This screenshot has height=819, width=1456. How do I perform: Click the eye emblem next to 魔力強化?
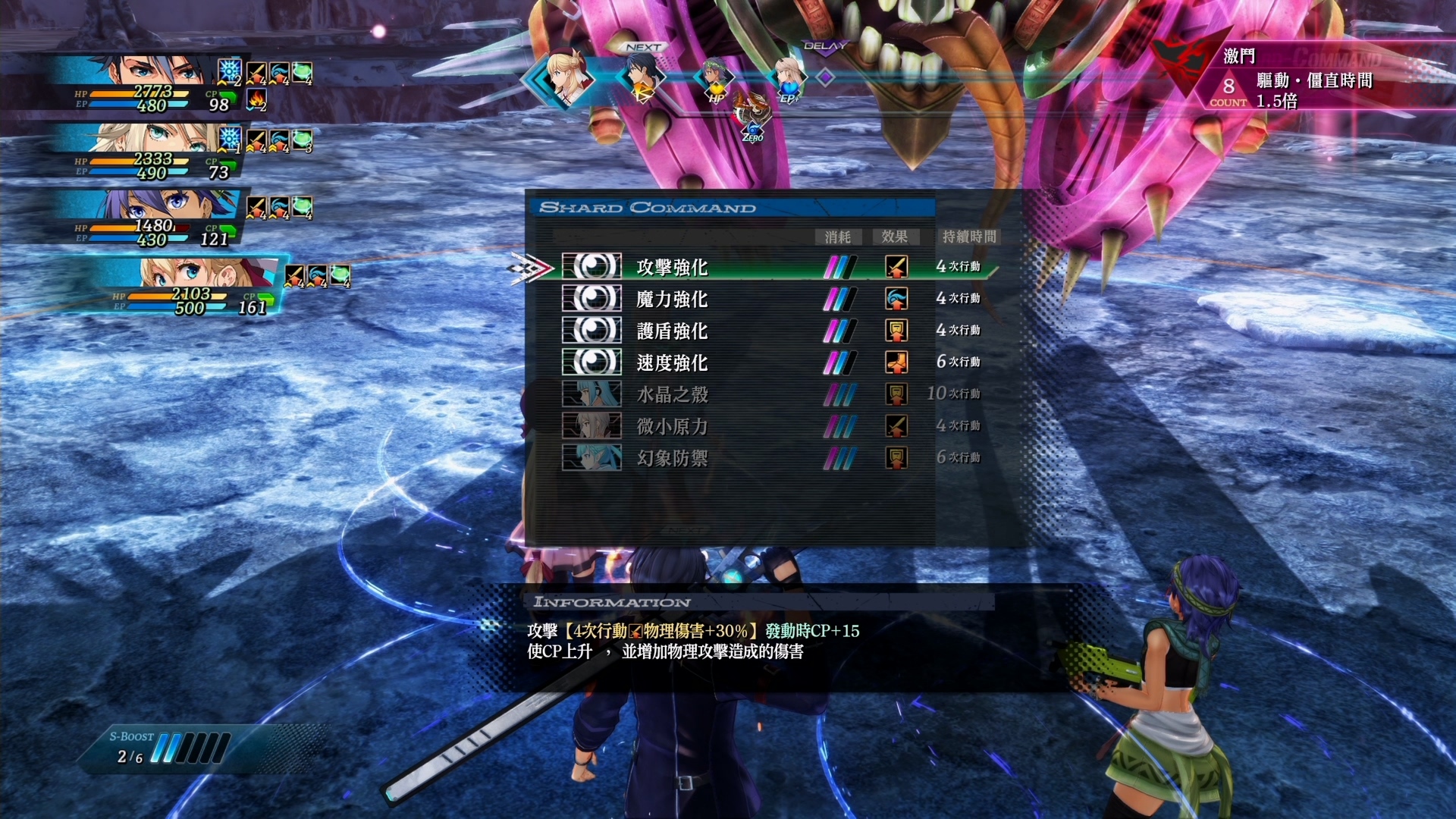coord(592,298)
